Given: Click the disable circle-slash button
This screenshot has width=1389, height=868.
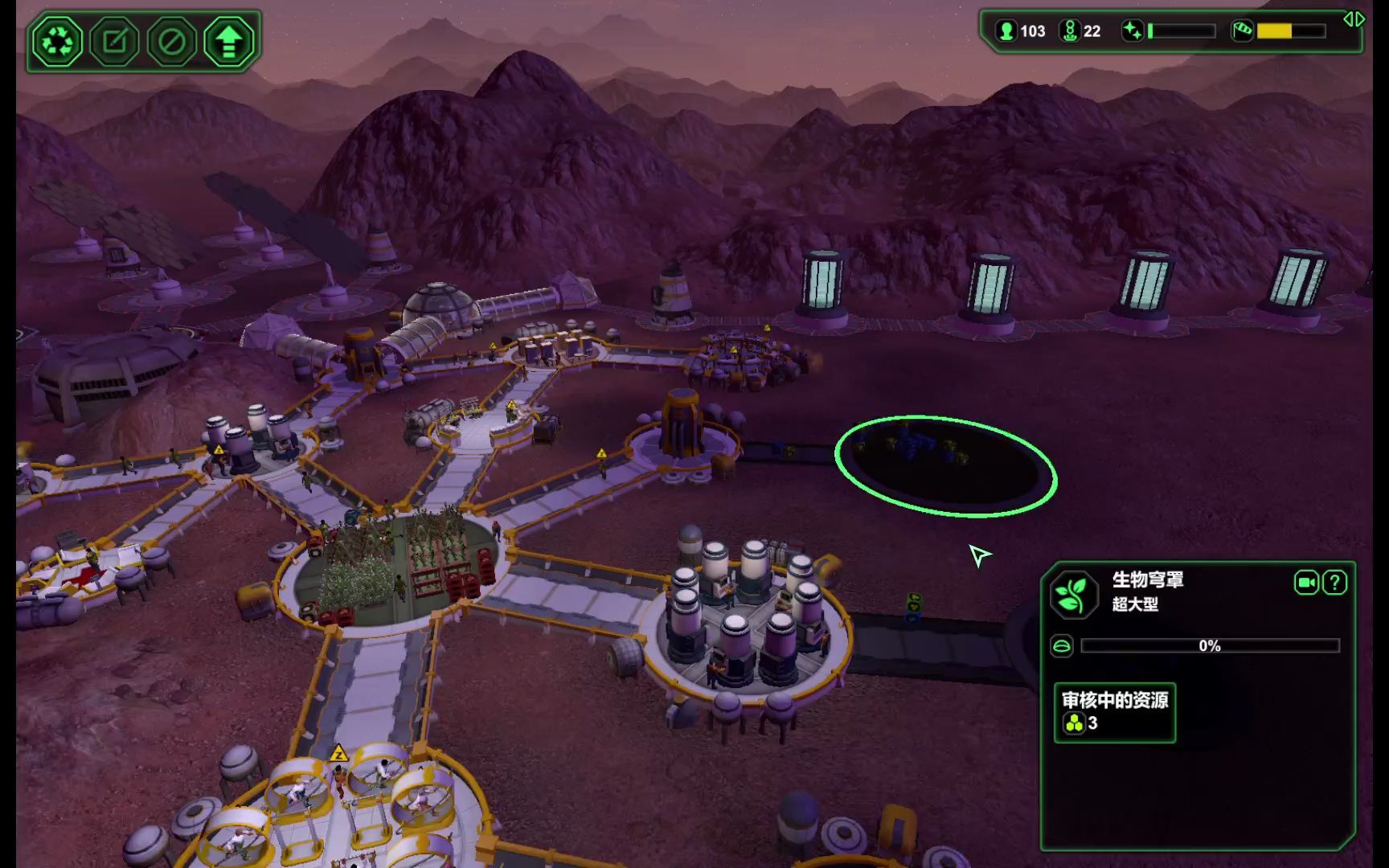Looking at the screenshot, I should point(171,41).
